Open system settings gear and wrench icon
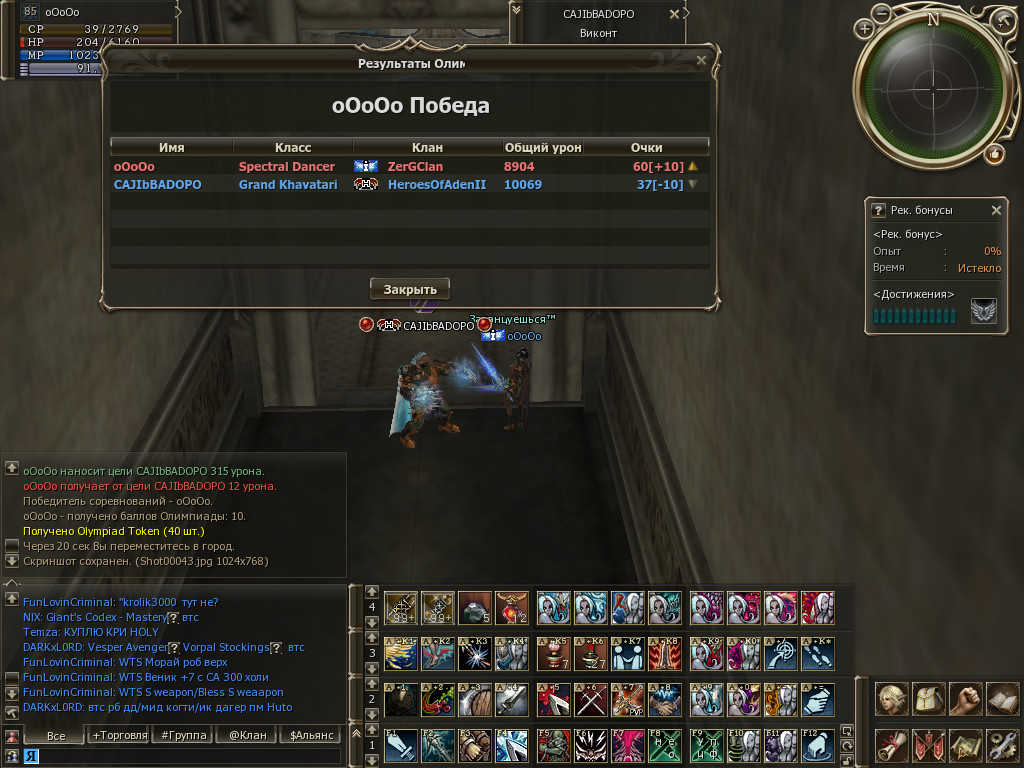Viewport: 1024px width, 768px height. tap(1001, 745)
